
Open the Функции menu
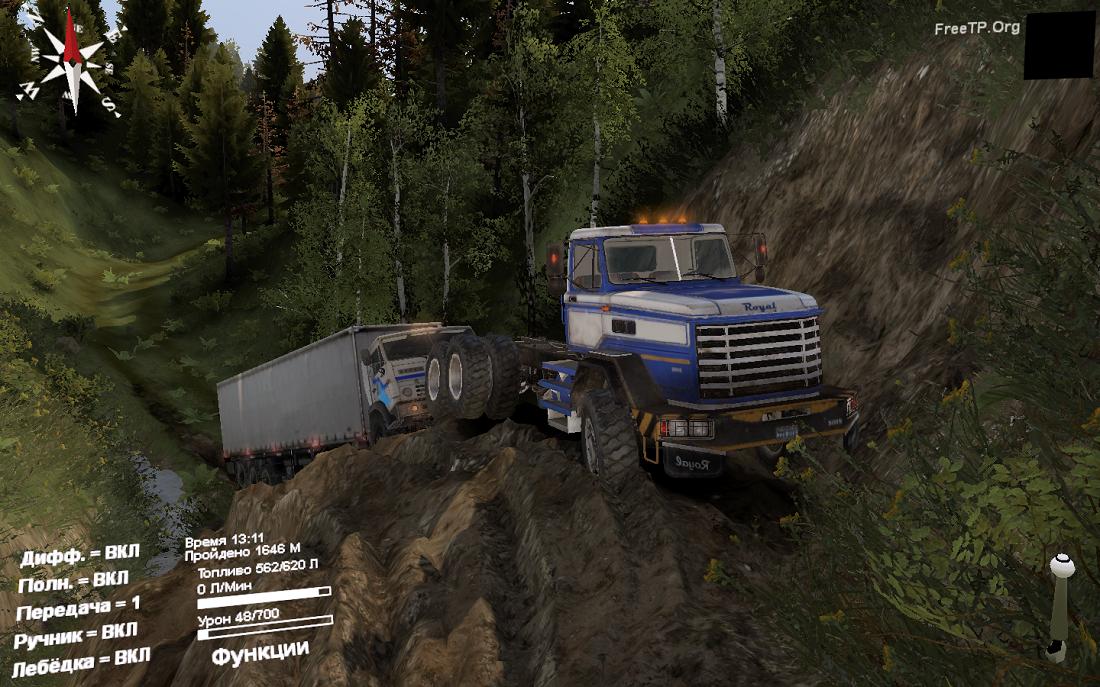[x=260, y=652]
